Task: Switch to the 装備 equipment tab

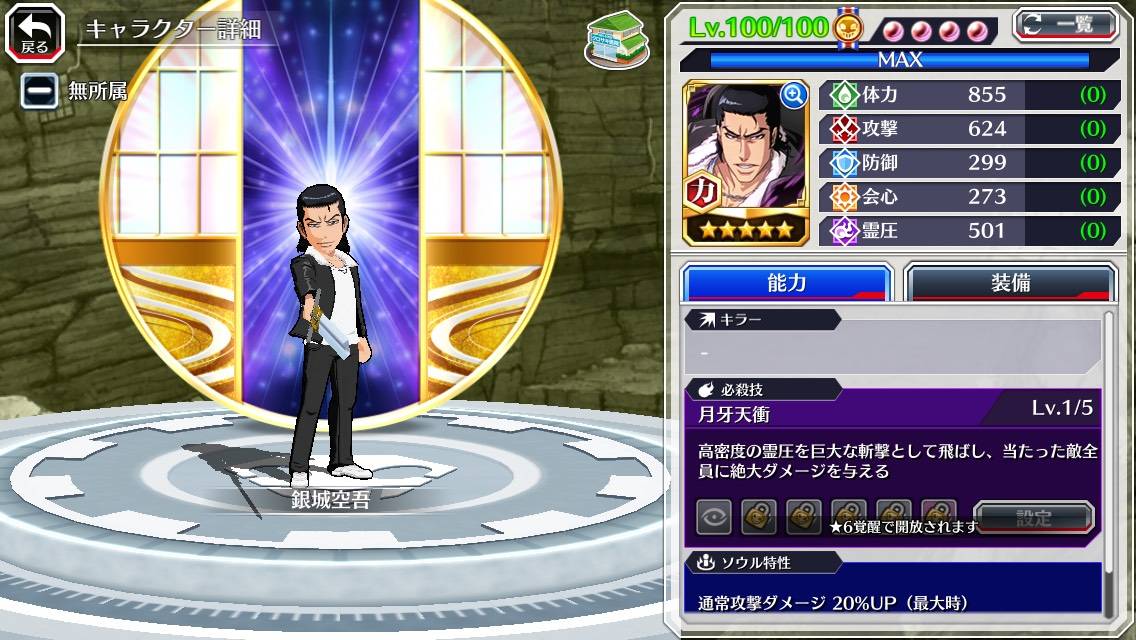Action: pyautogui.click(x=1009, y=283)
